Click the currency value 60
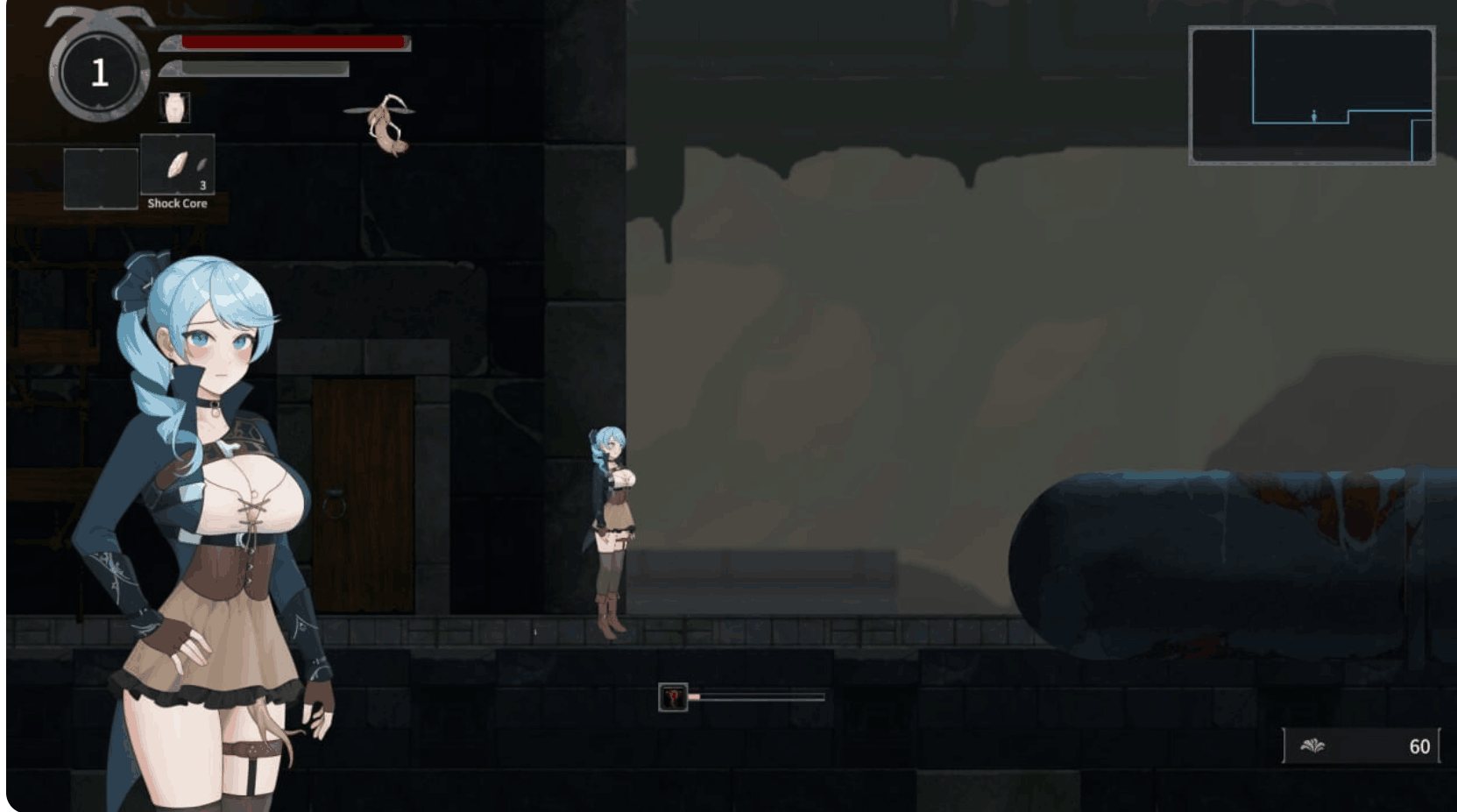The image size is (1457, 812). click(x=1421, y=746)
